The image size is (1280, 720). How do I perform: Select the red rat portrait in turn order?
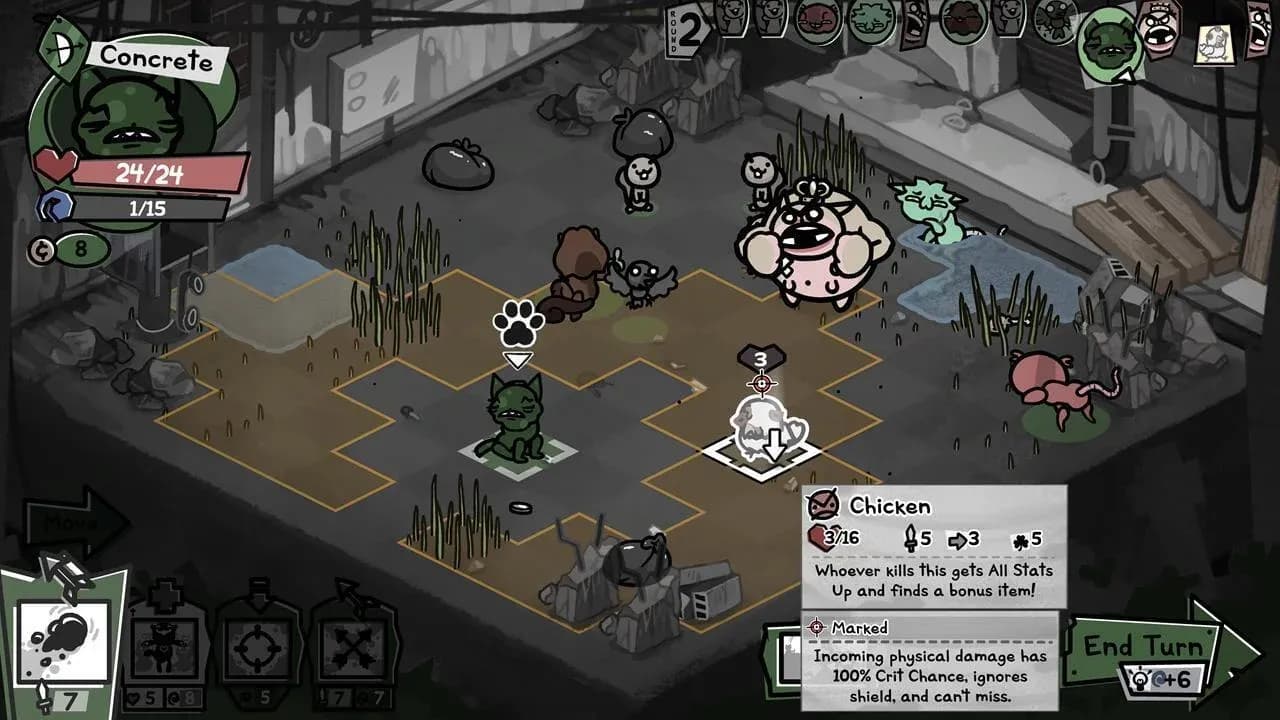click(816, 22)
